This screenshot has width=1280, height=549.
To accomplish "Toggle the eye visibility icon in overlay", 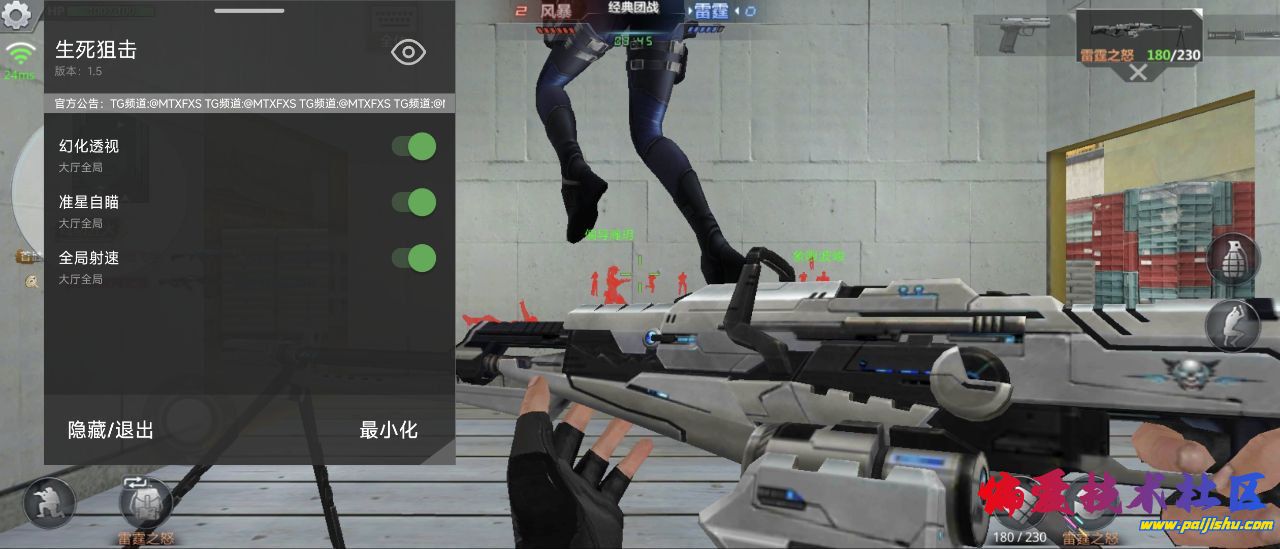I will [408, 53].
